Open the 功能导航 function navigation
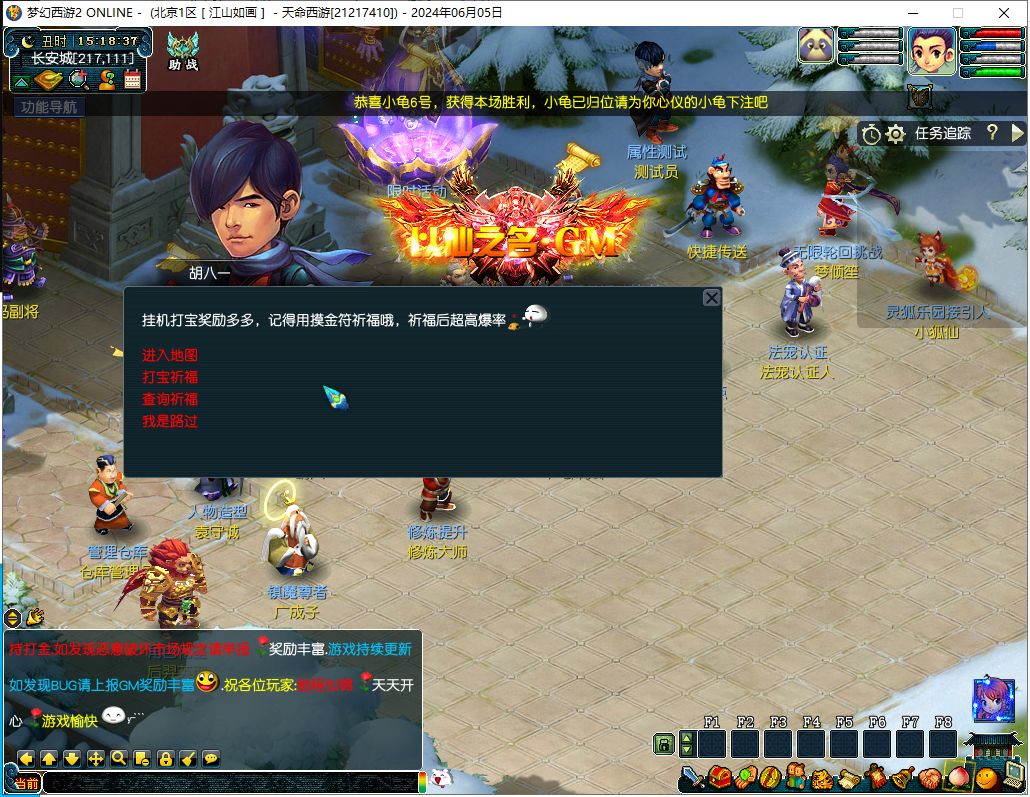 pyautogui.click(x=48, y=107)
